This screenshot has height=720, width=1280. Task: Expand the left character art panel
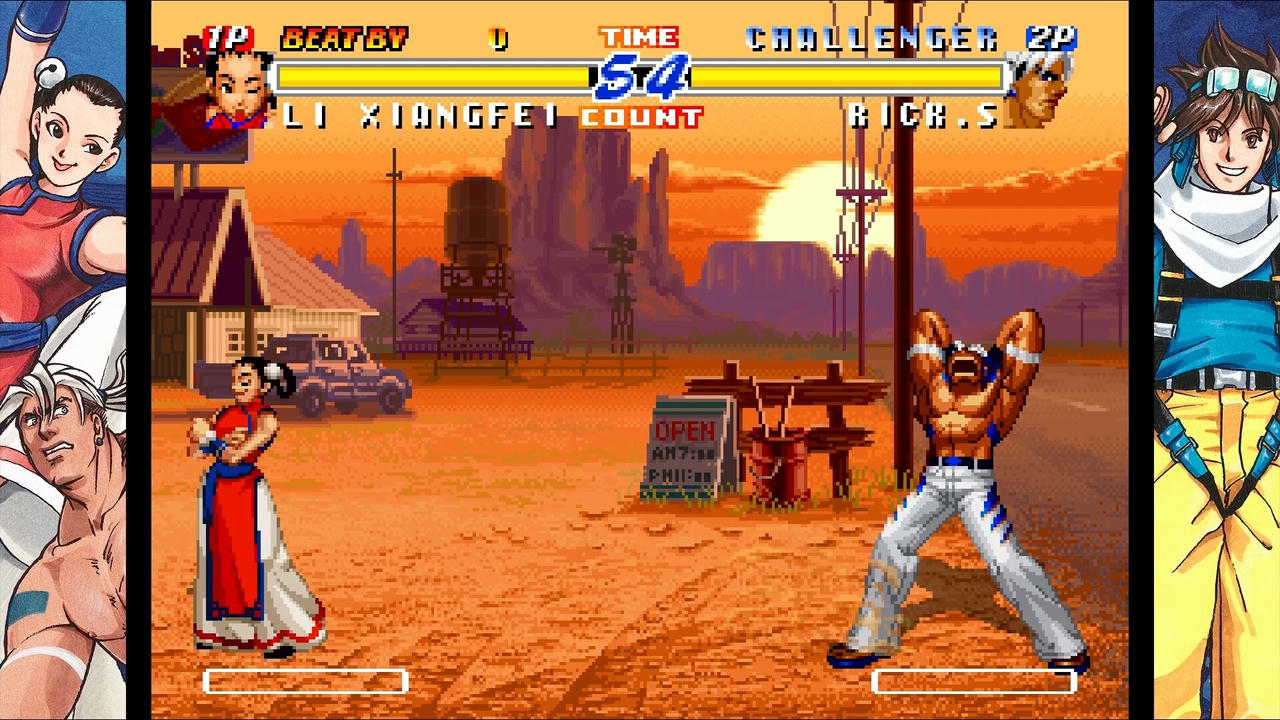[x=62, y=360]
